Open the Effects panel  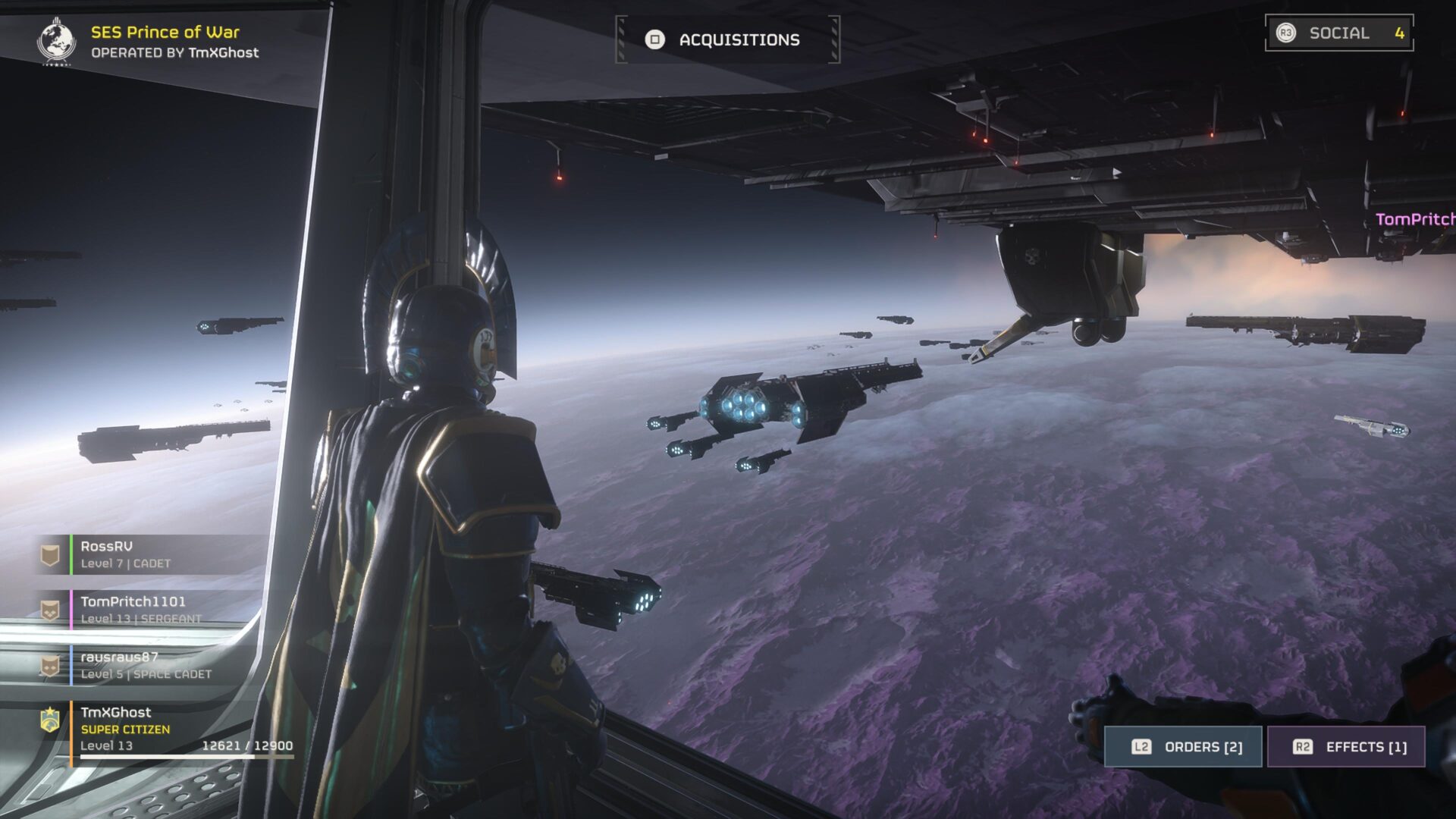pyautogui.click(x=1347, y=747)
